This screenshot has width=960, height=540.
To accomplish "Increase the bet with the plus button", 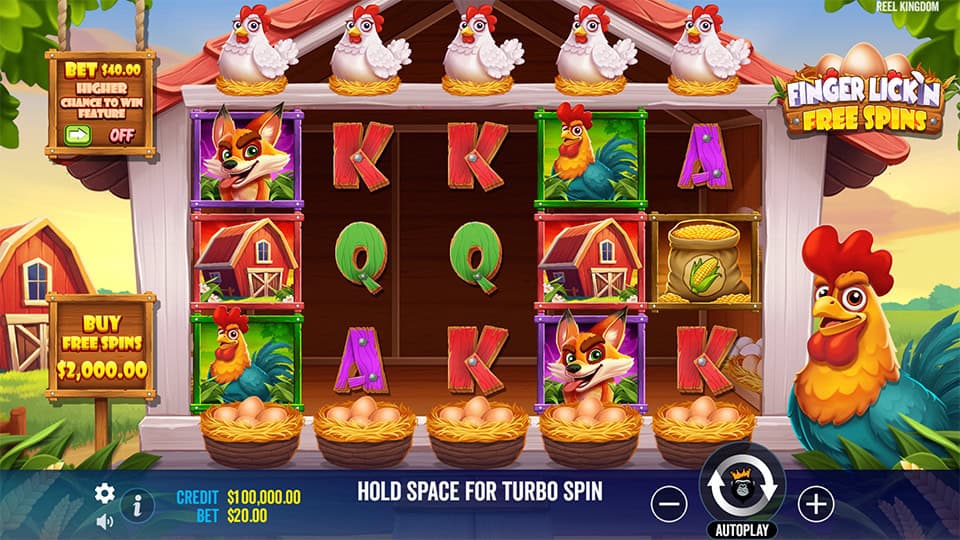I will [817, 503].
